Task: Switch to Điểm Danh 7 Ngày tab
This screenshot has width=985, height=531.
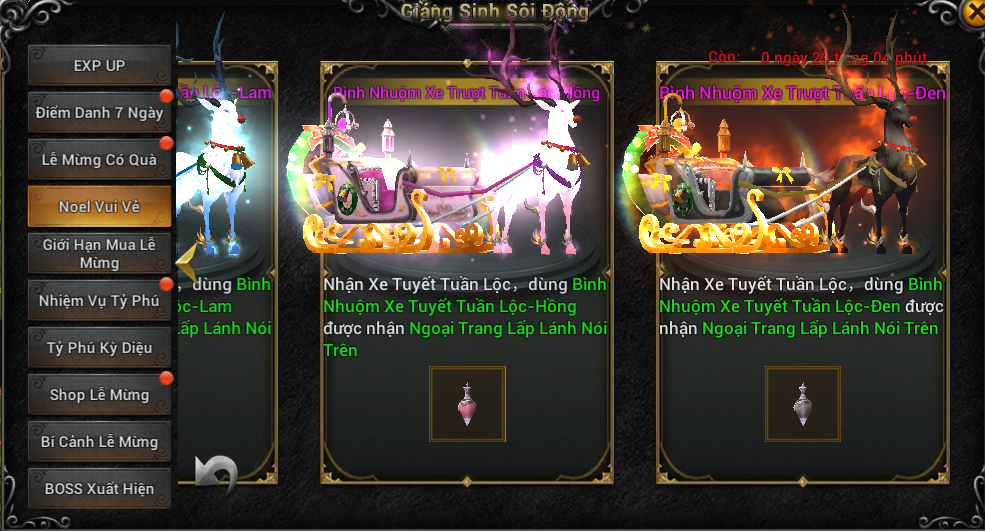Action: [99, 113]
